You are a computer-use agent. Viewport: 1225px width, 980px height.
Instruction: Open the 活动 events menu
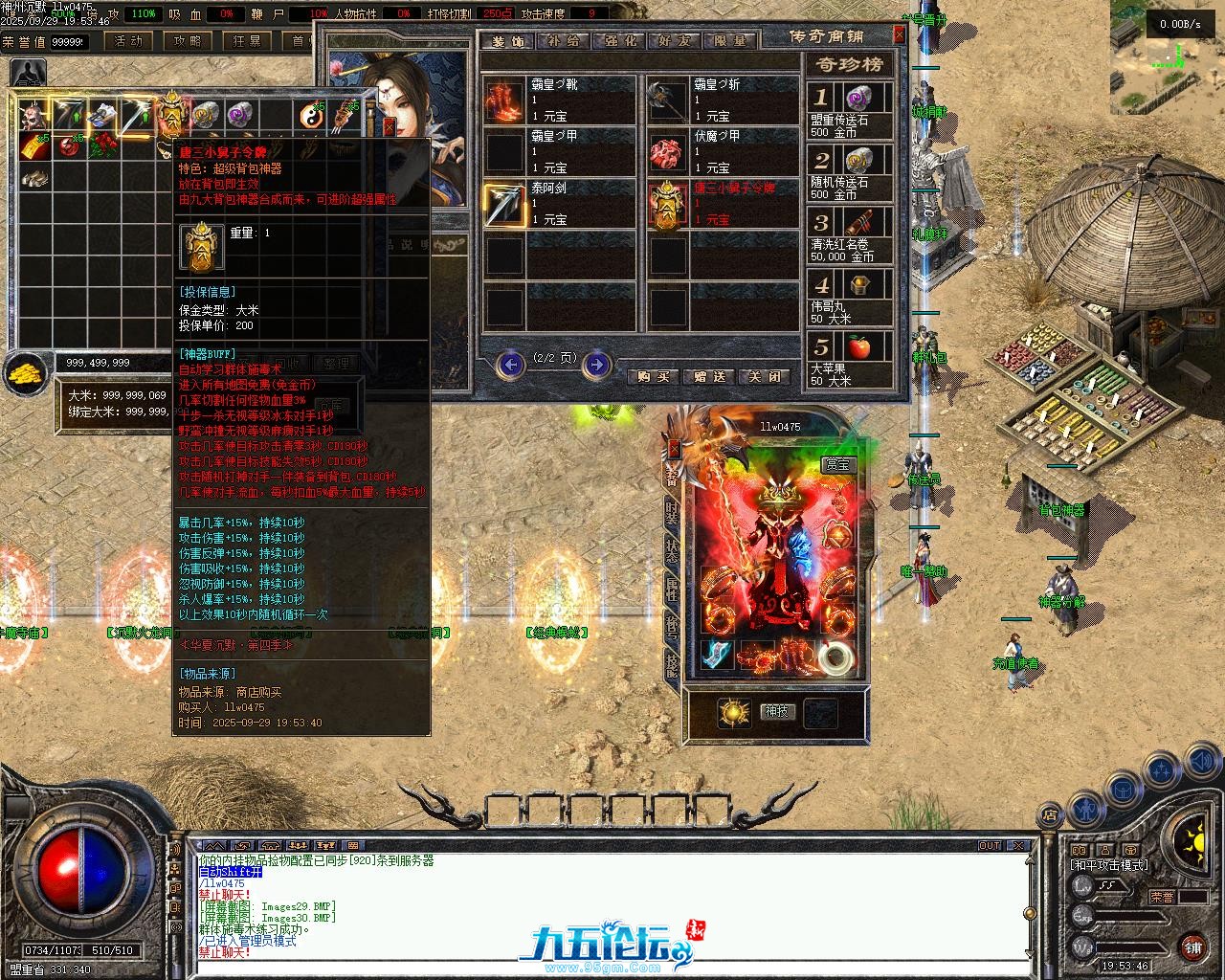127,41
